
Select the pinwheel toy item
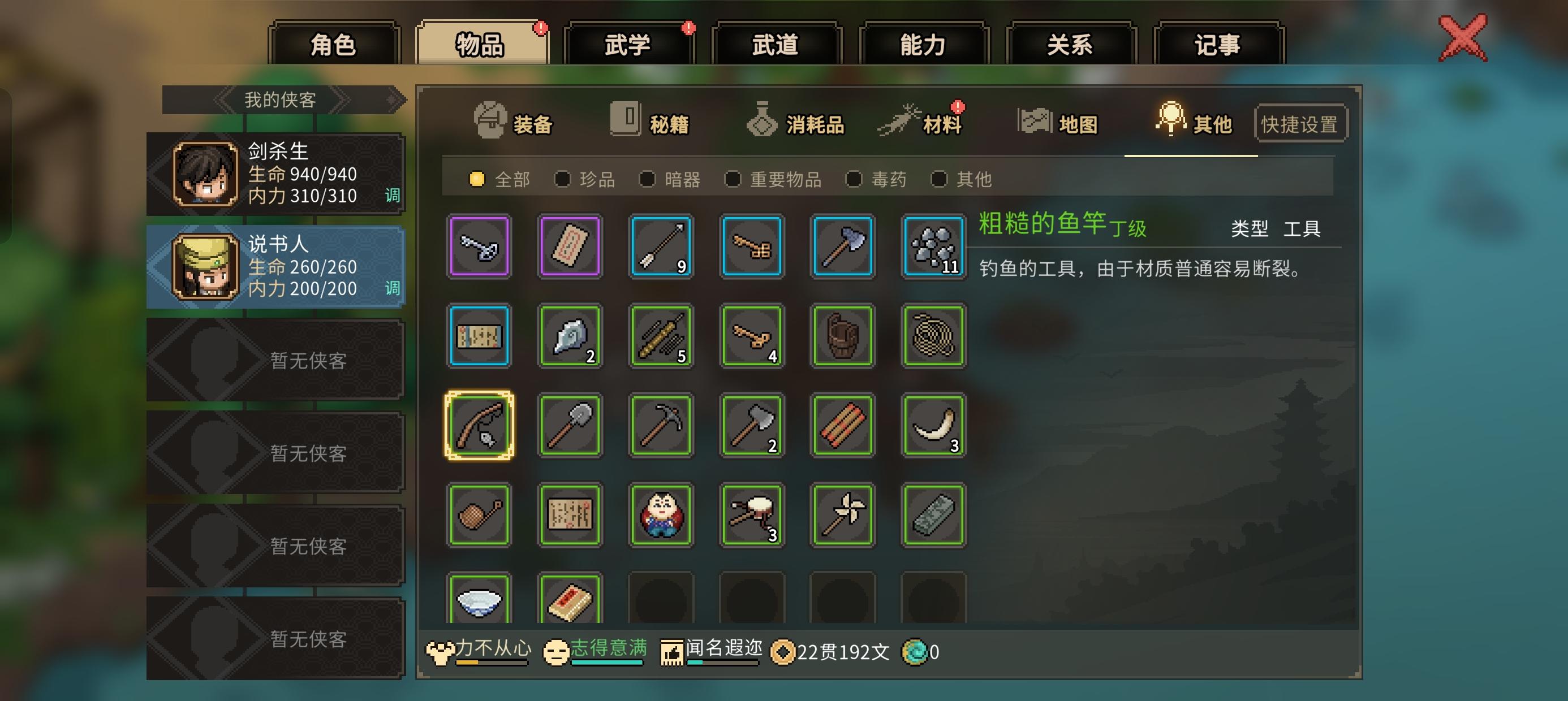[x=842, y=516]
